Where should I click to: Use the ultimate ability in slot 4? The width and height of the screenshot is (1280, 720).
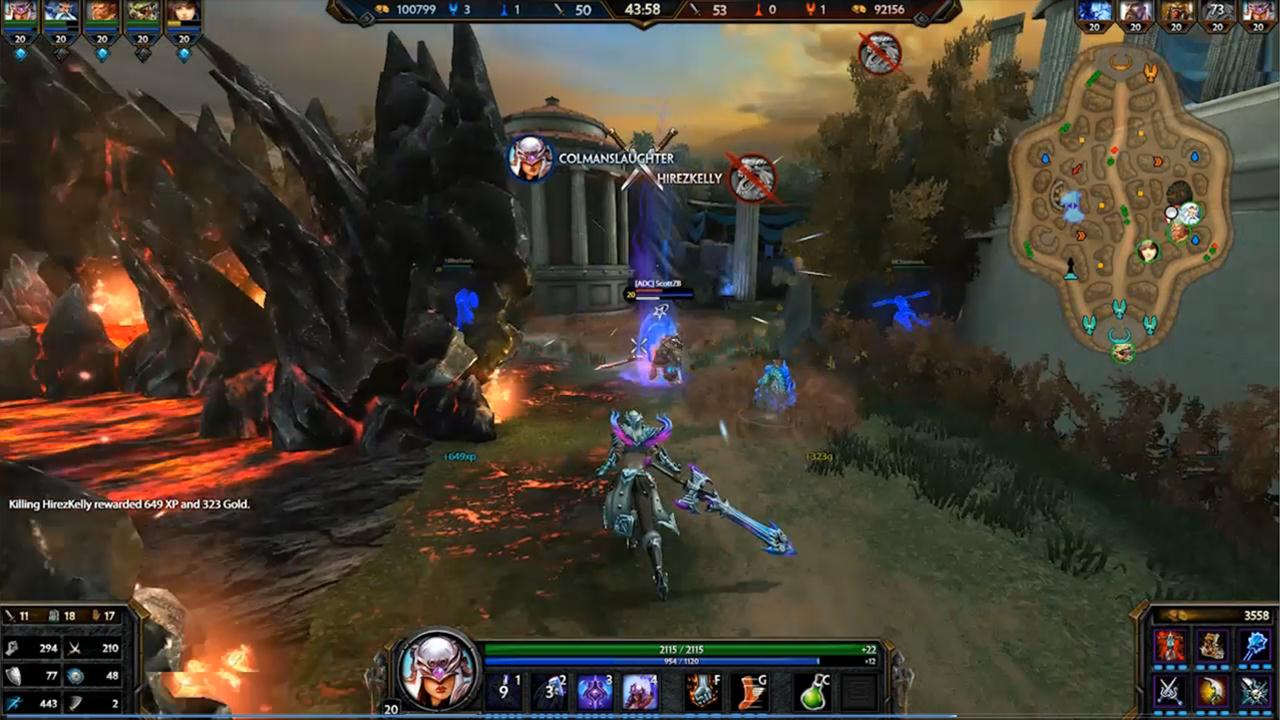[640, 691]
